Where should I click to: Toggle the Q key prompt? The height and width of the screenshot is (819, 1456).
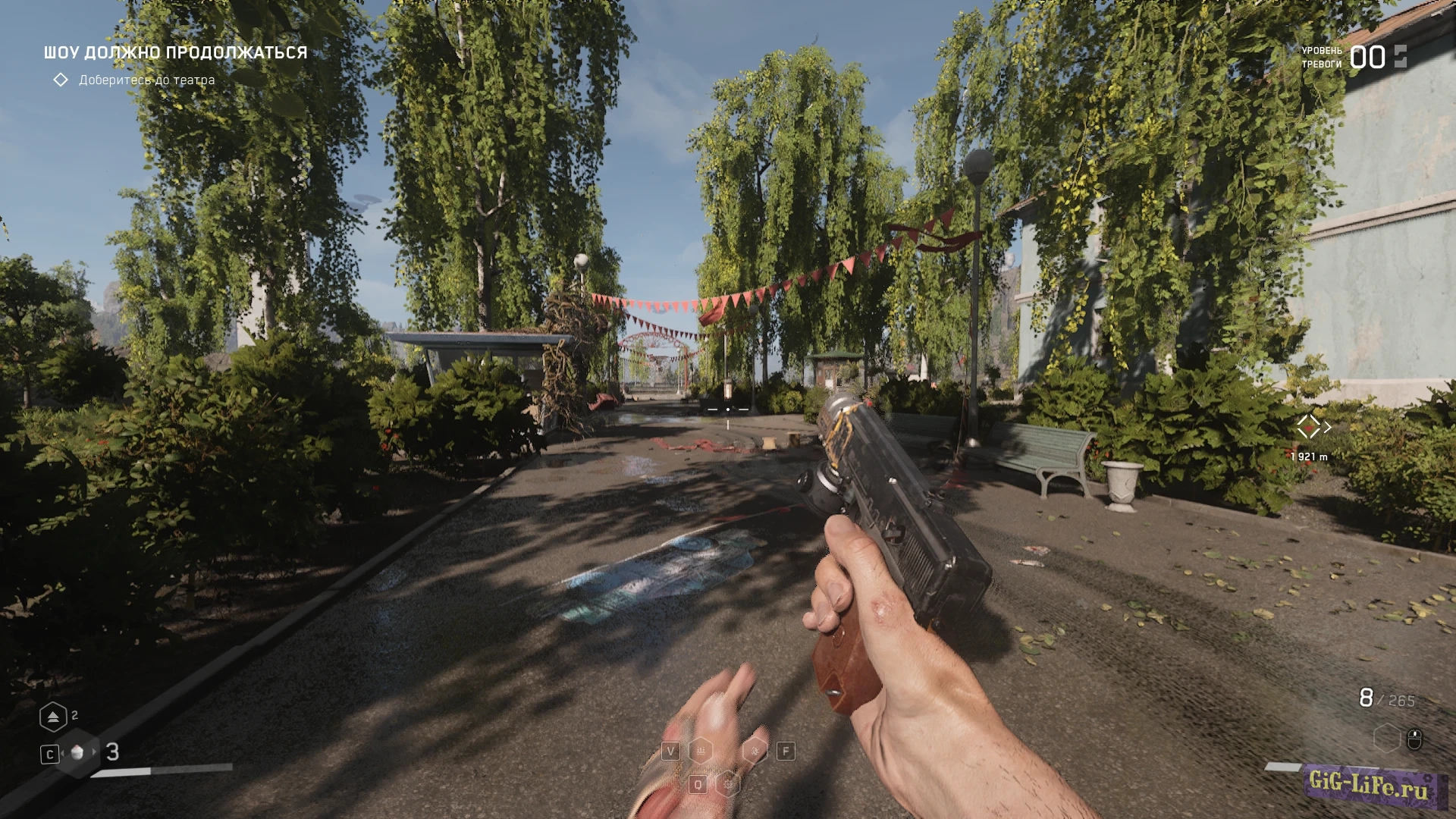tap(698, 783)
